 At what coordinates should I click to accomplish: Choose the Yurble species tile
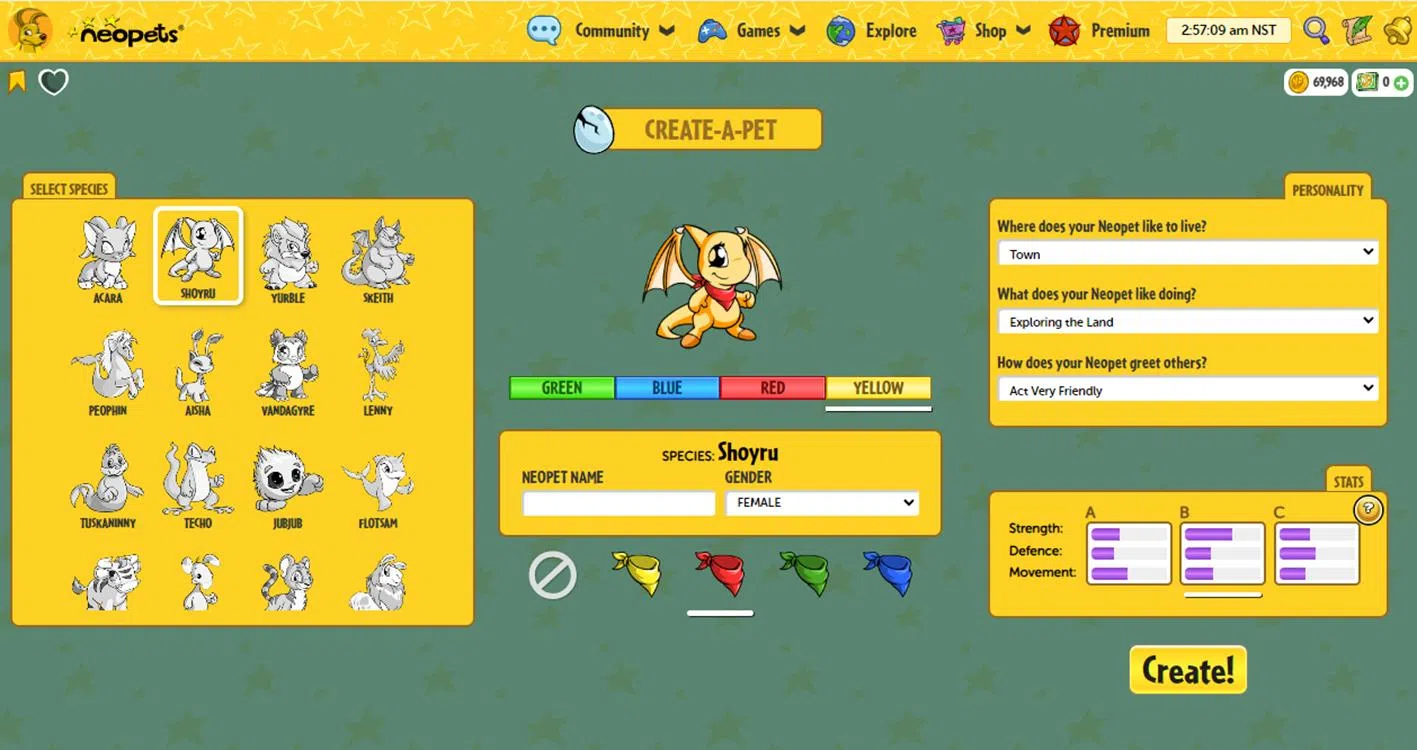(x=288, y=258)
